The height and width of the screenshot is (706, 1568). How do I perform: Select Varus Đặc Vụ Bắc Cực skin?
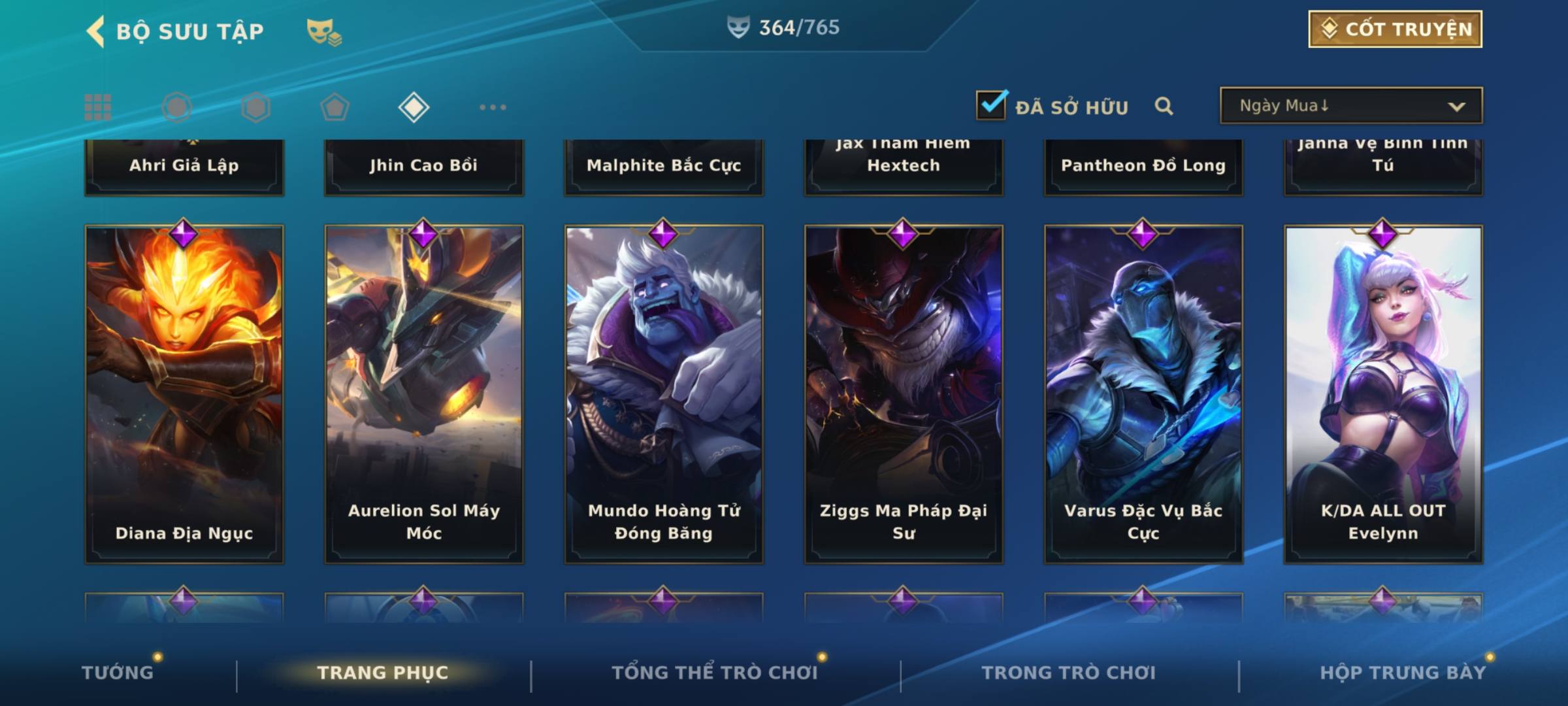[x=1143, y=394]
